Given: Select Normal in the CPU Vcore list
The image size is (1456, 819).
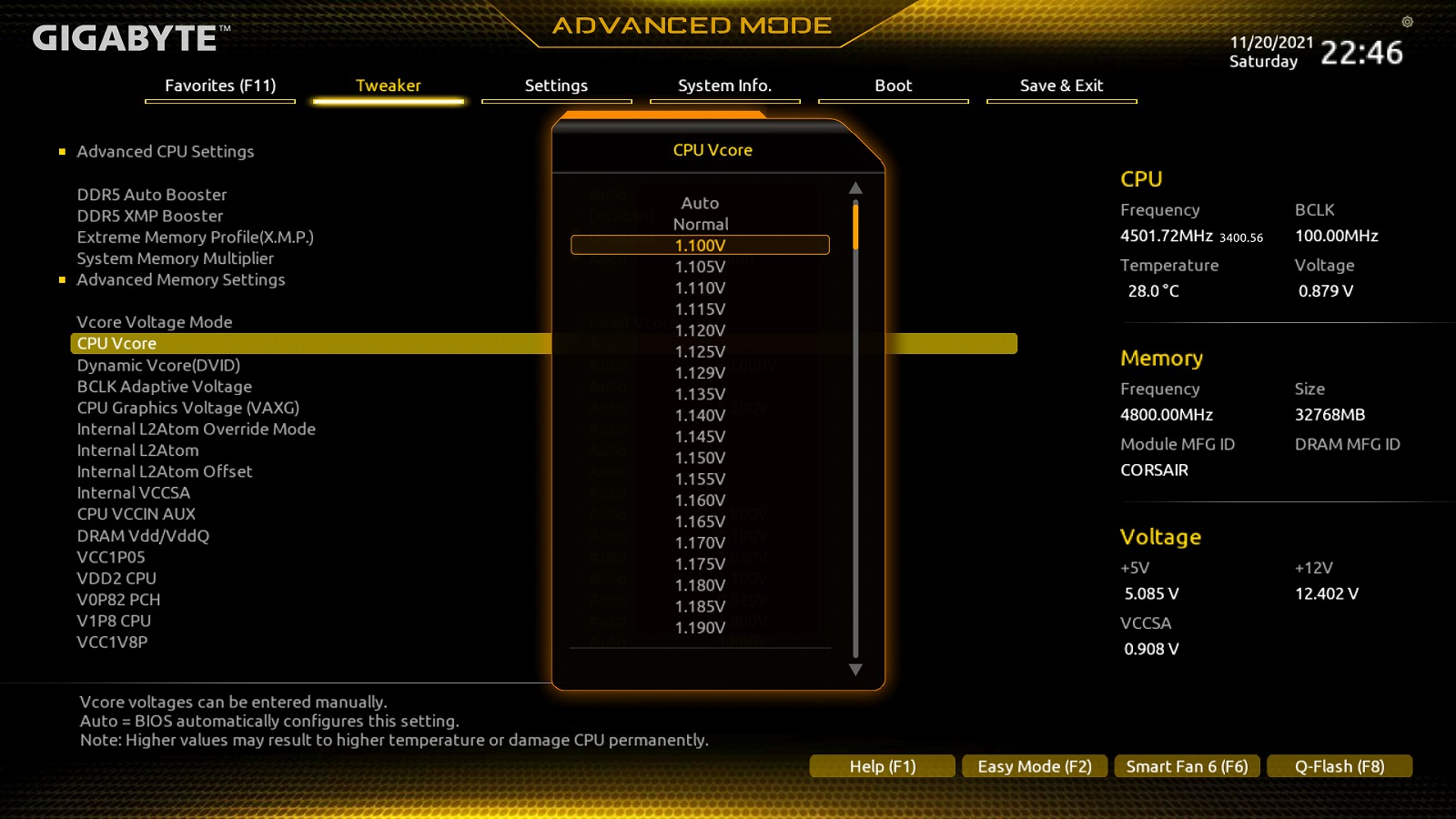Looking at the screenshot, I should pos(700,224).
